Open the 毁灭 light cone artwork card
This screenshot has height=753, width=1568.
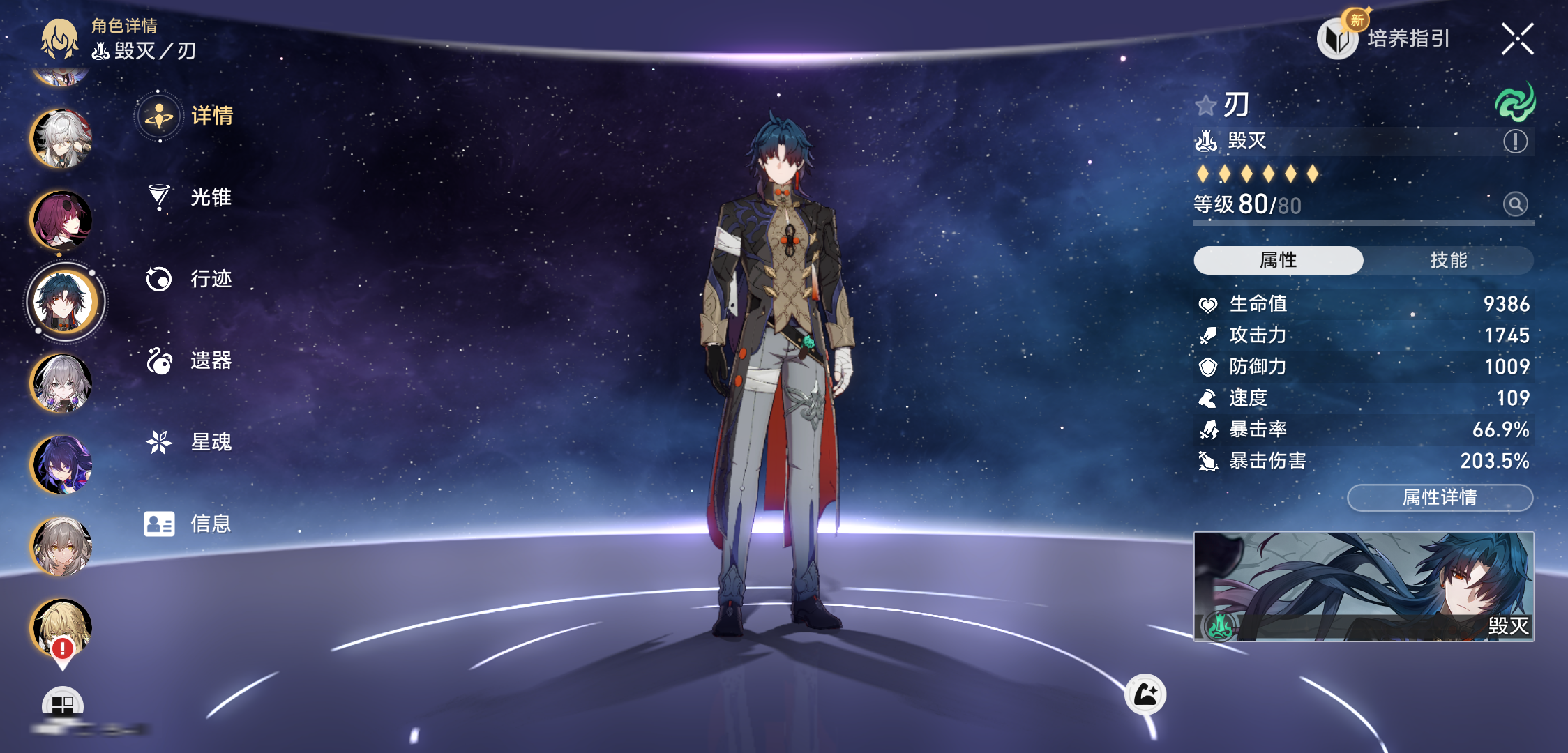[1364, 586]
